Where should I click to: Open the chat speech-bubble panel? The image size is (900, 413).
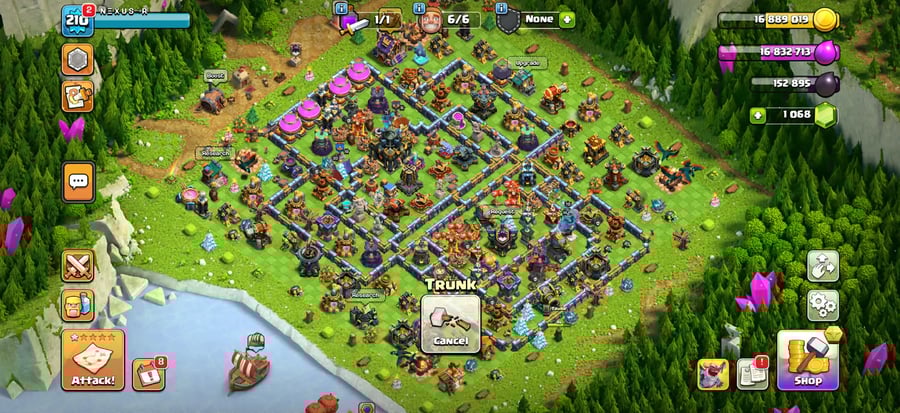[x=78, y=182]
